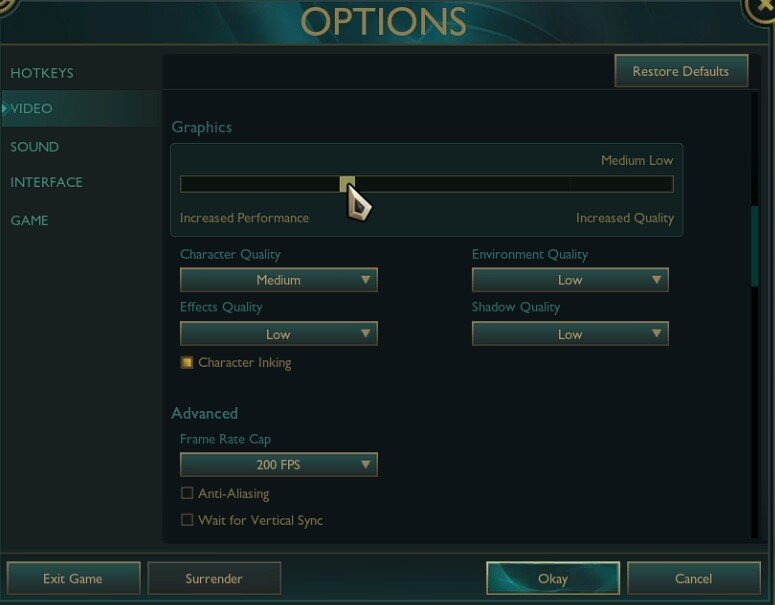Screen dimensions: 775x605
Task: Click the Exit Game button
Action: [x=73, y=578]
